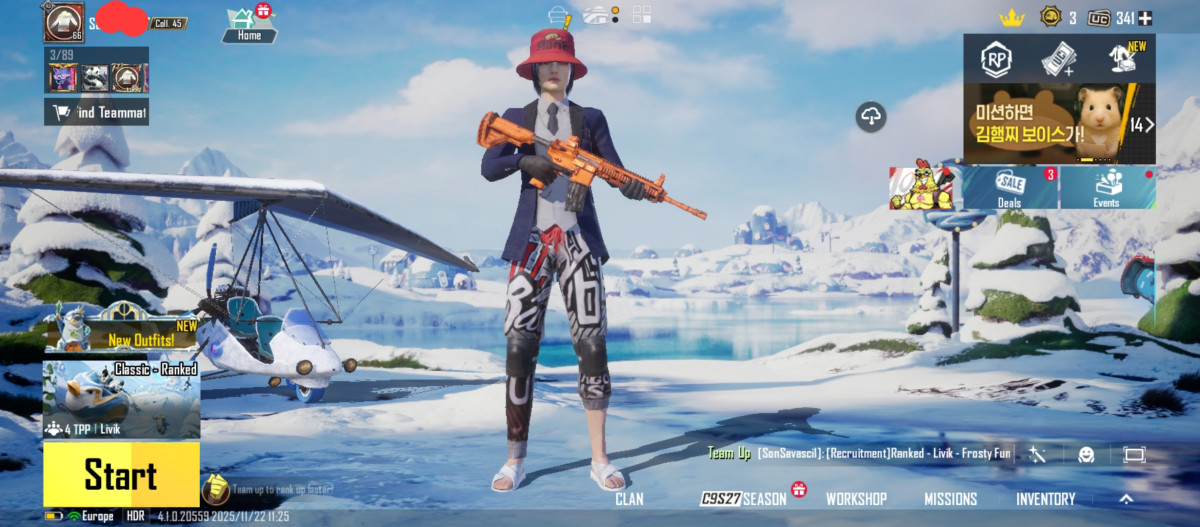Open the Events menu
1200x527 pixels.
(x=1106, y=188)
